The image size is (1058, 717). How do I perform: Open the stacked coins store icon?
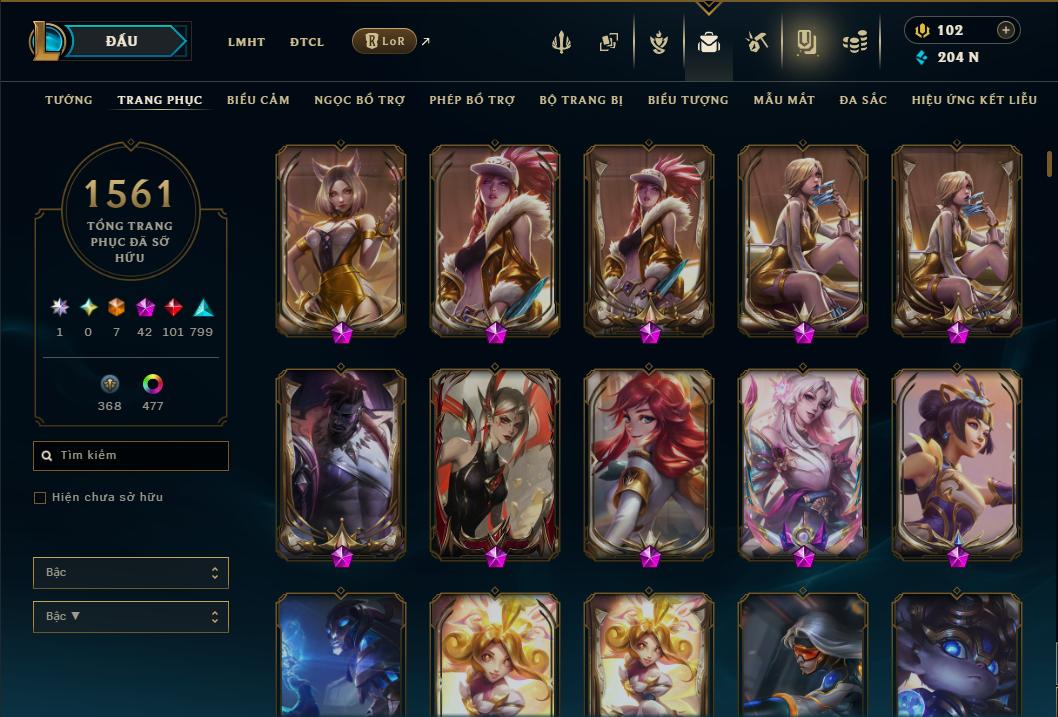854,42
